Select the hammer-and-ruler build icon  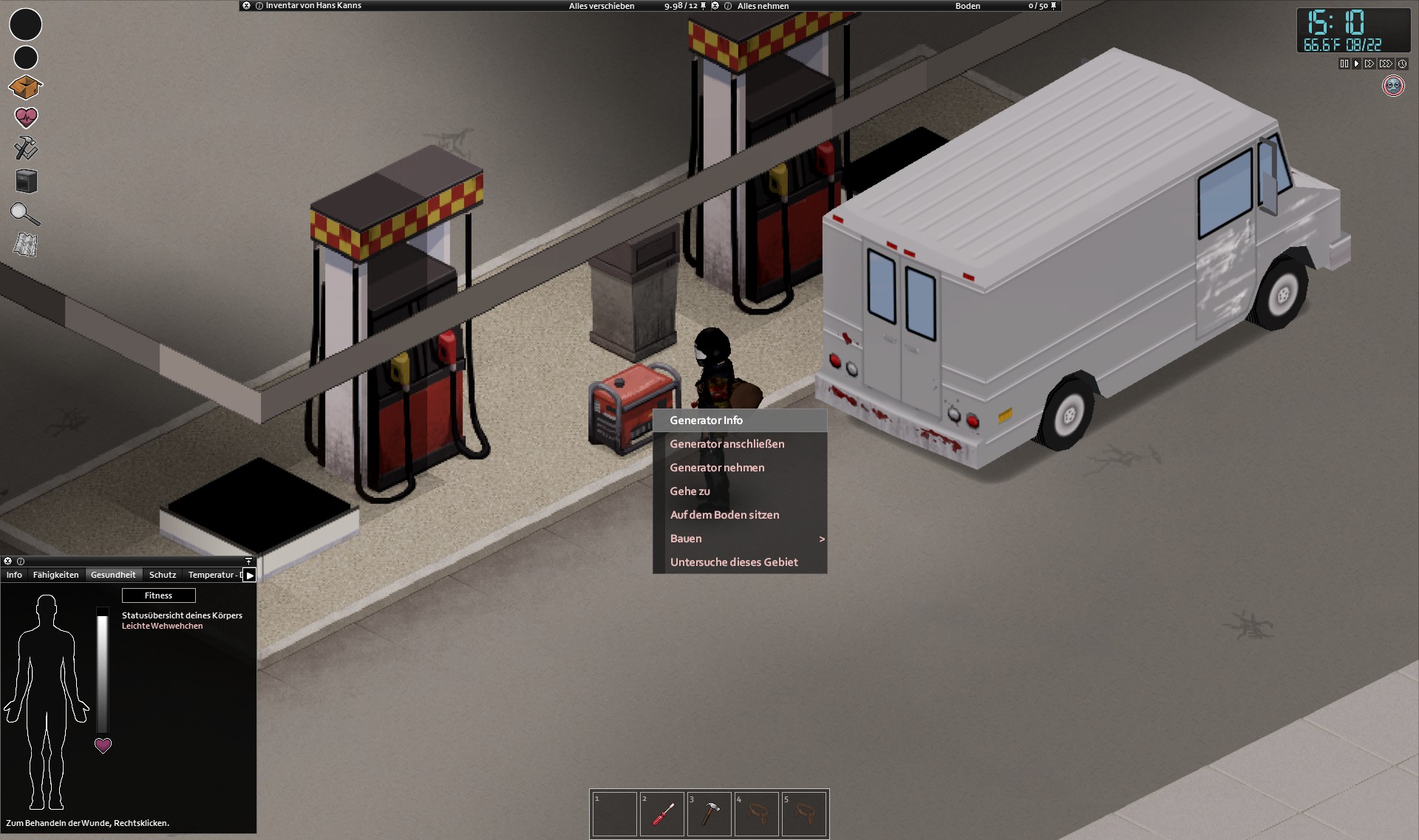coord(26,148)
